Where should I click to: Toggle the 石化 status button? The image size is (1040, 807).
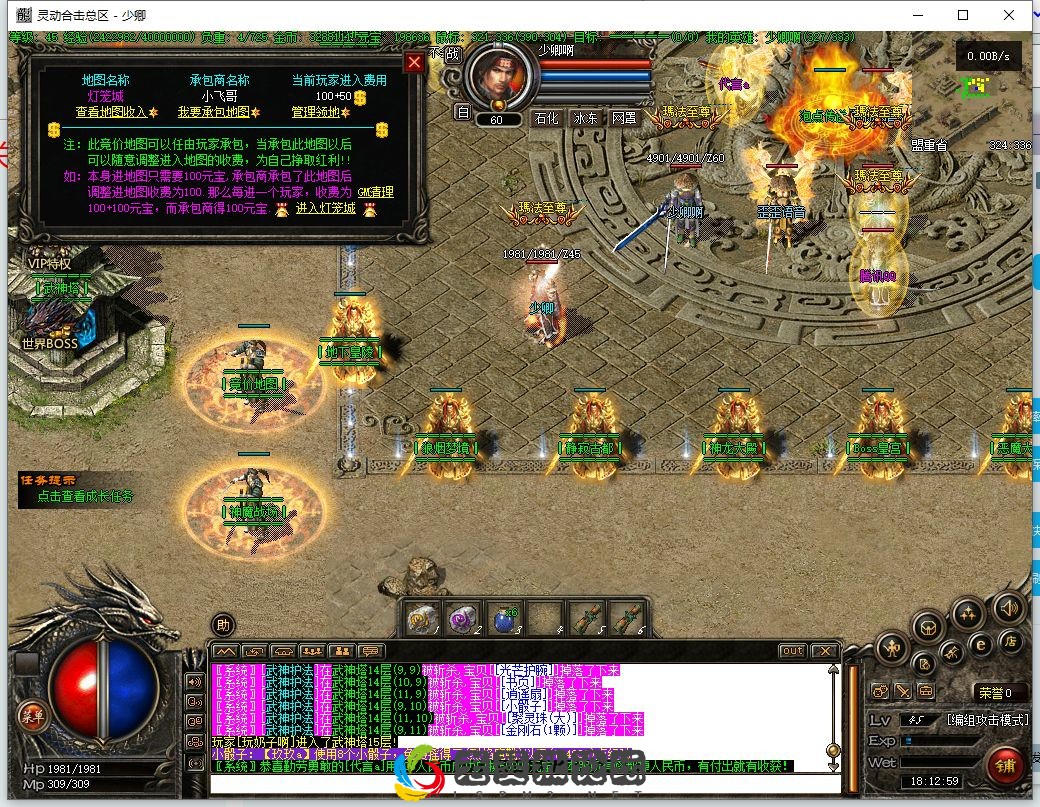[x=546, y=118]
